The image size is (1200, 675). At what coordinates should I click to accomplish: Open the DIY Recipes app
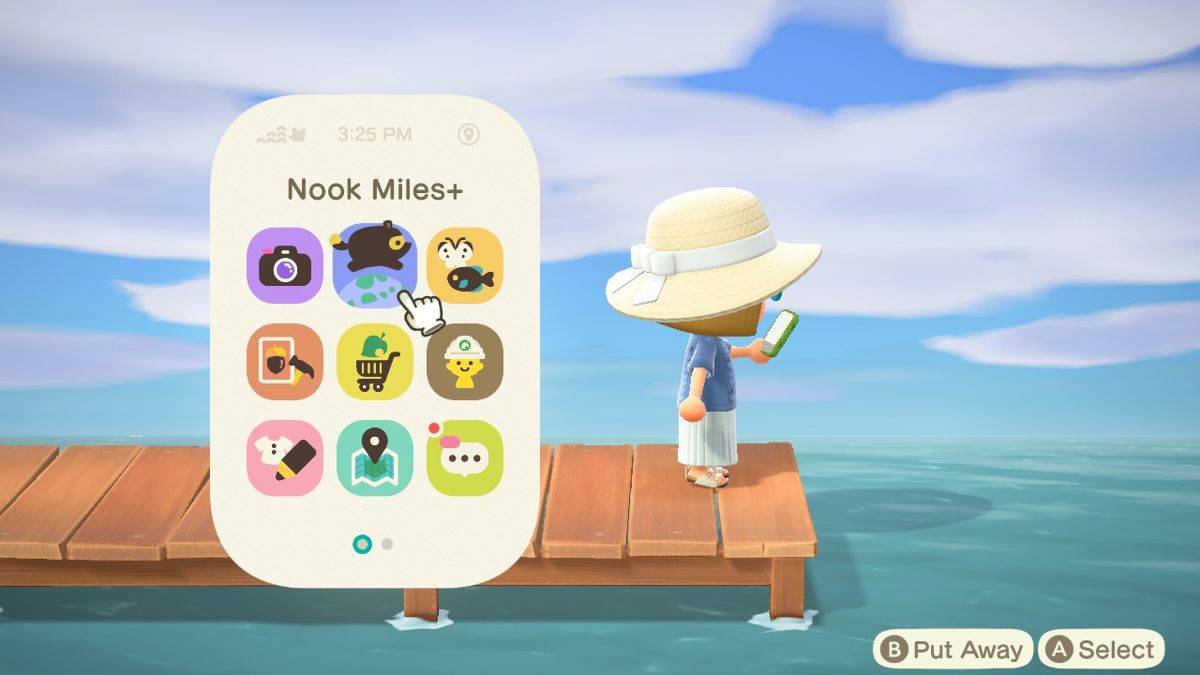point(284,361)
